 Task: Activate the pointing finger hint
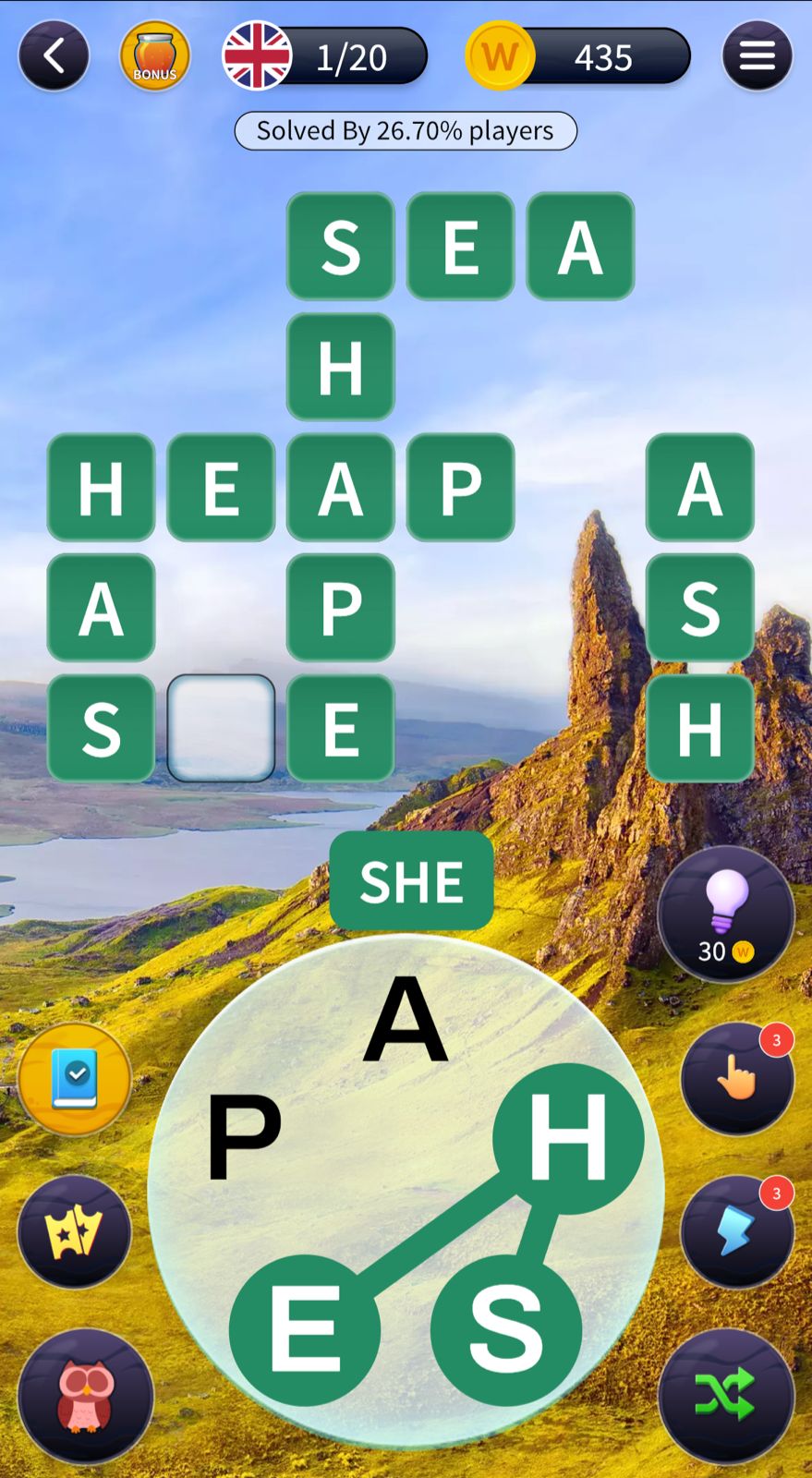tap(737, 1077)
